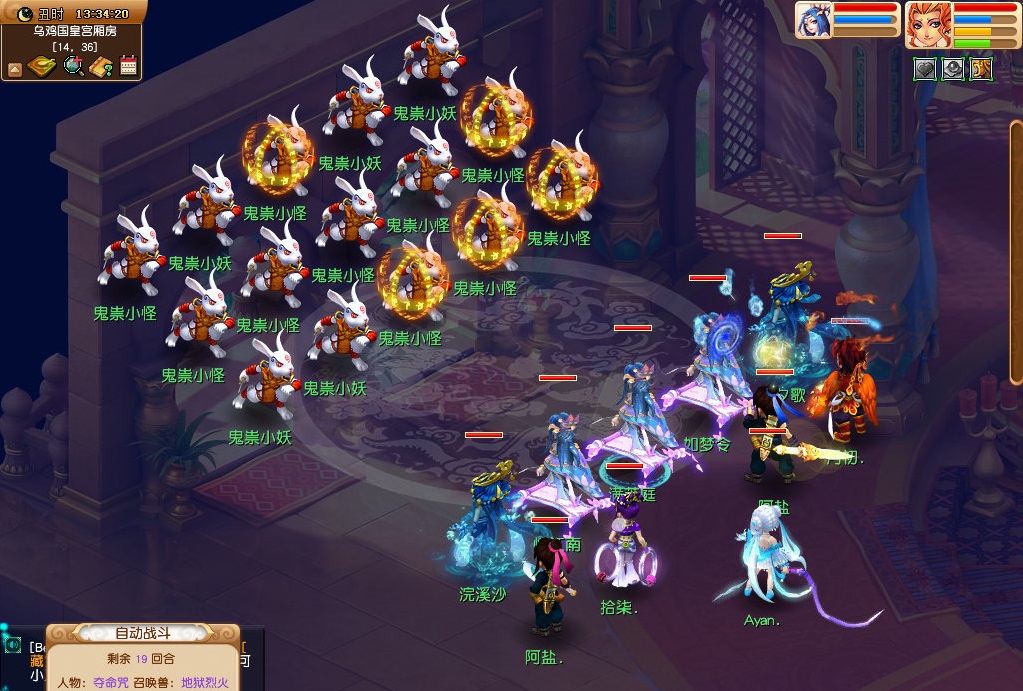The height and width of the screenshot is (691, 1023).
Task: Open the guide book with green question mark
Action: coord(100,67)
